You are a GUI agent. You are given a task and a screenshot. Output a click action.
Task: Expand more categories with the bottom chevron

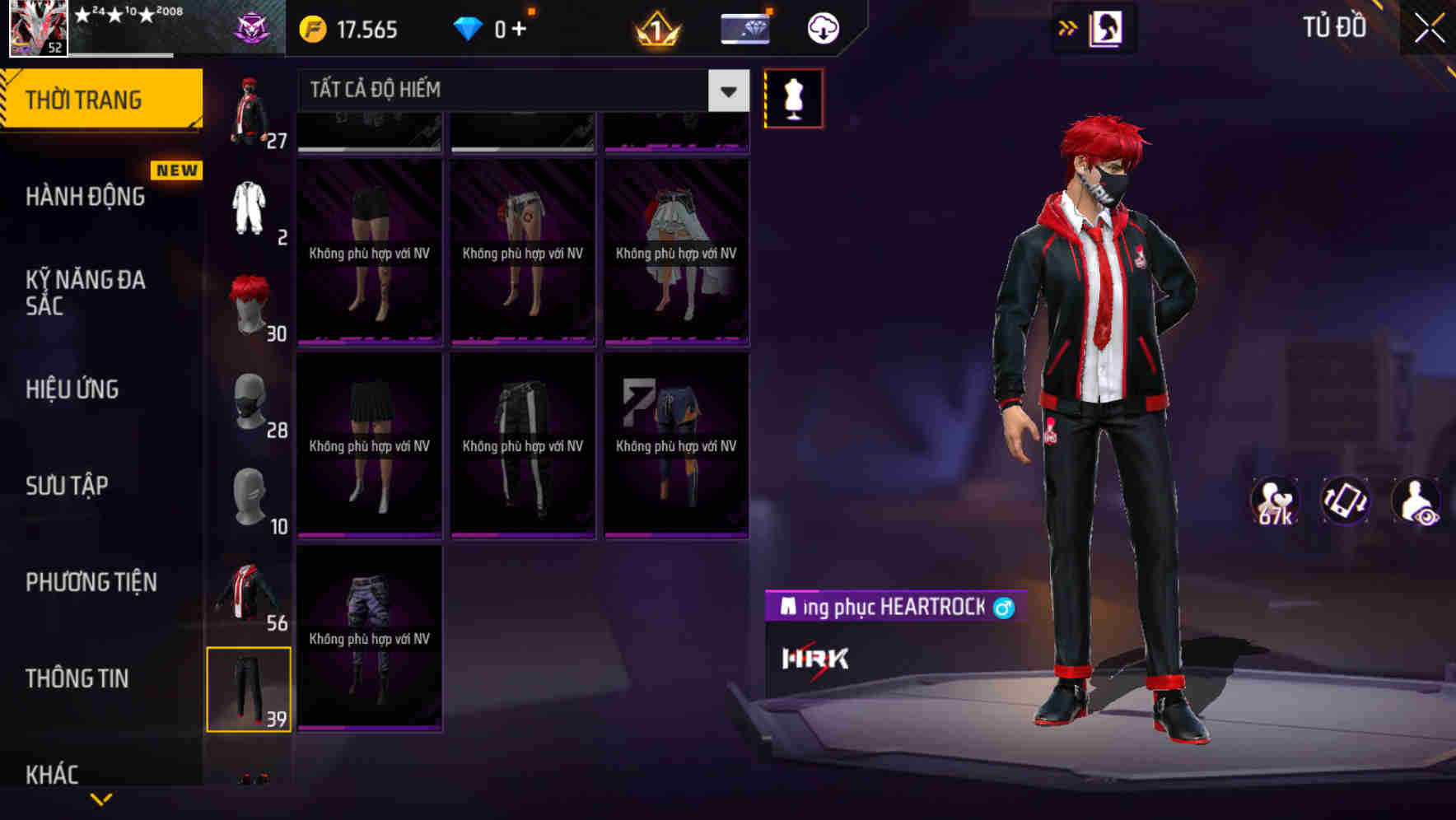101,799
